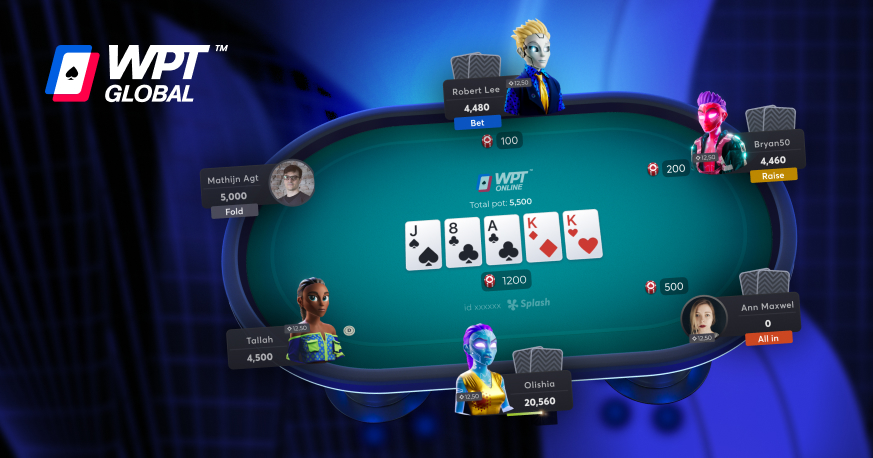Open Olishia's player name plate
This screenshot has width=873, height=458.
[540, 392]
